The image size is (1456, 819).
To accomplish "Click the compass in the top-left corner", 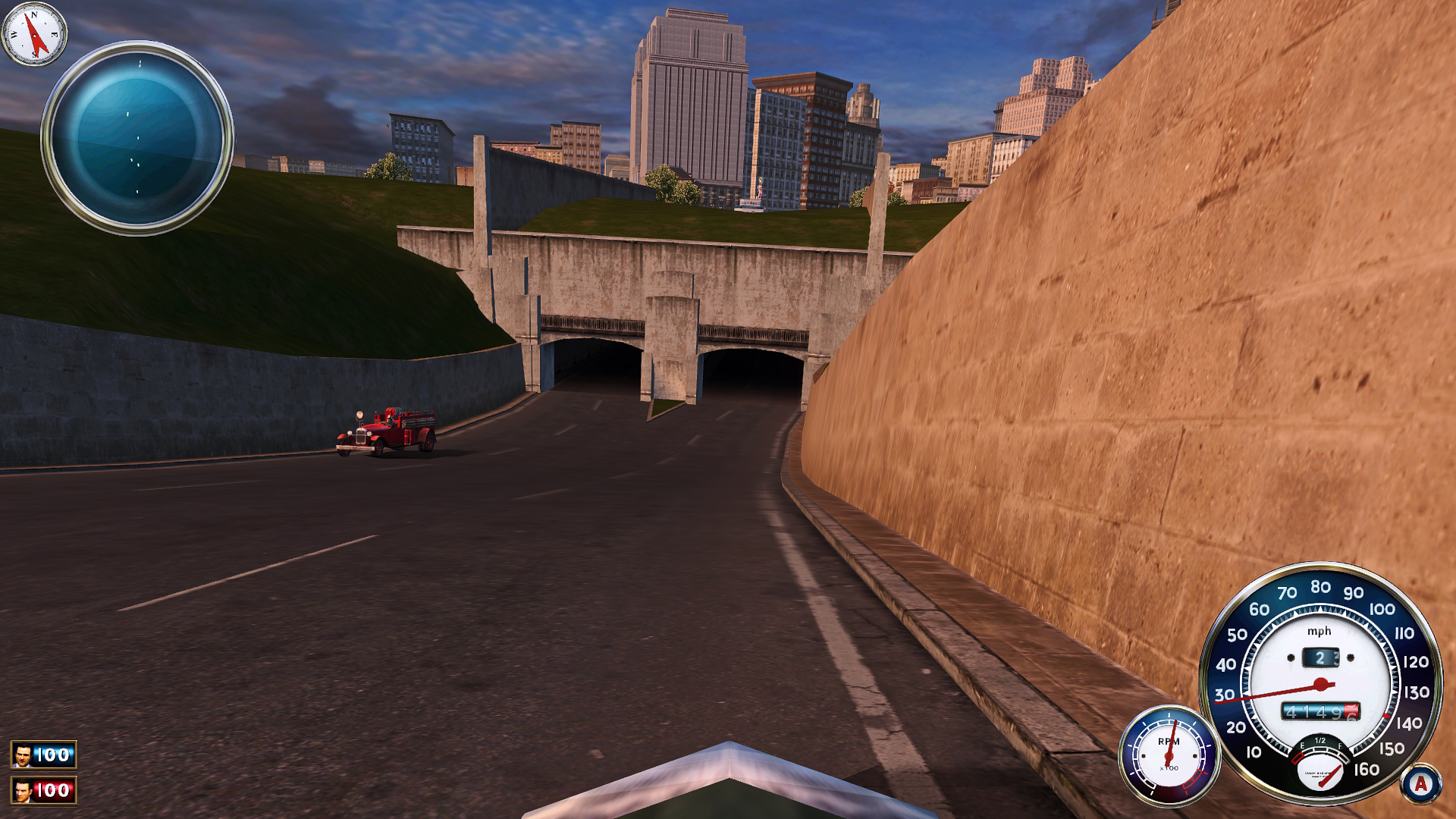I will coord(34,34).
